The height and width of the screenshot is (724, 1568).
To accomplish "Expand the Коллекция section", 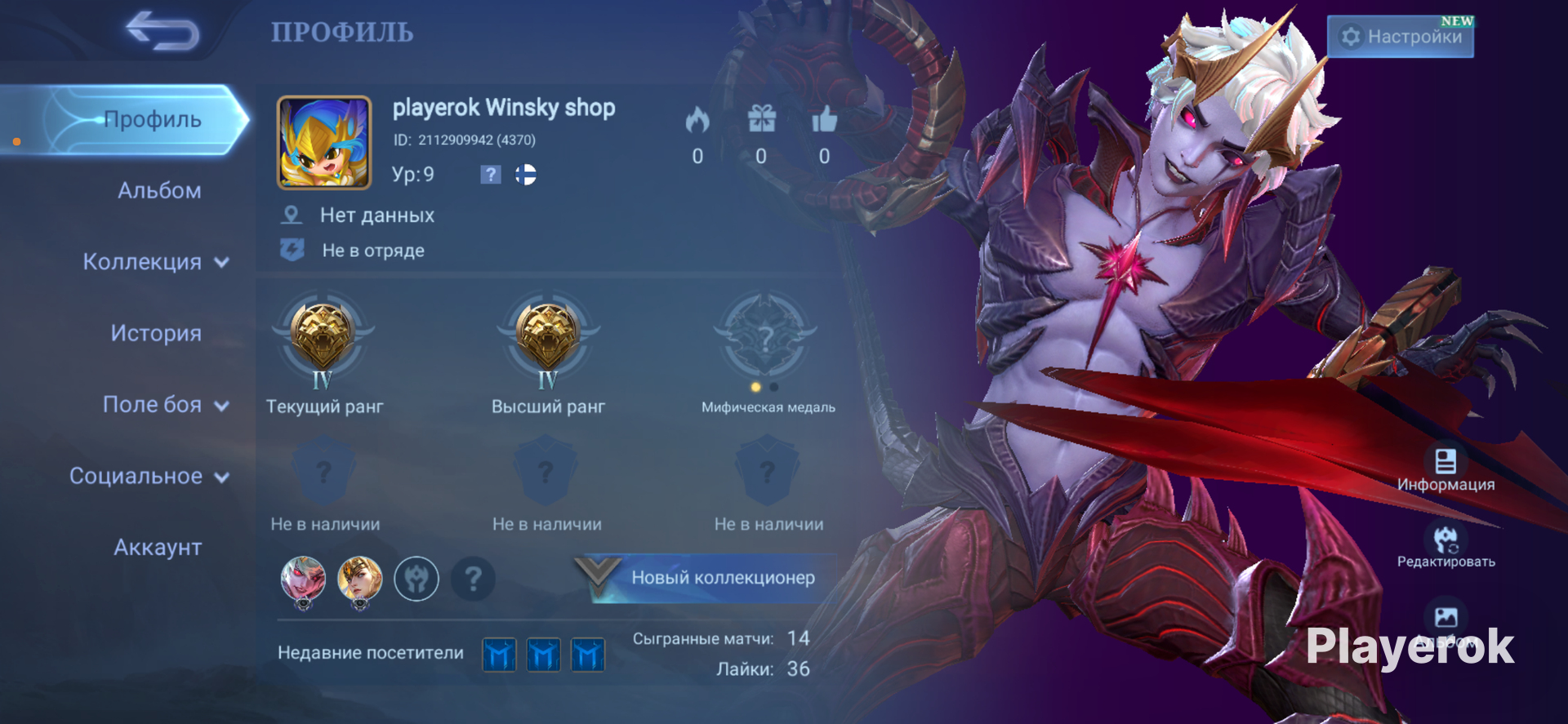I will pyautogui.click(x=155, y=262).
